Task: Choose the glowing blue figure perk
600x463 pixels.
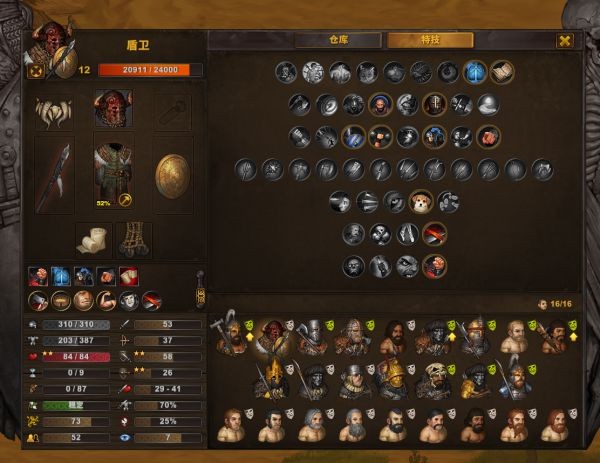Action: pyautogui.click(x=475, y=72)
